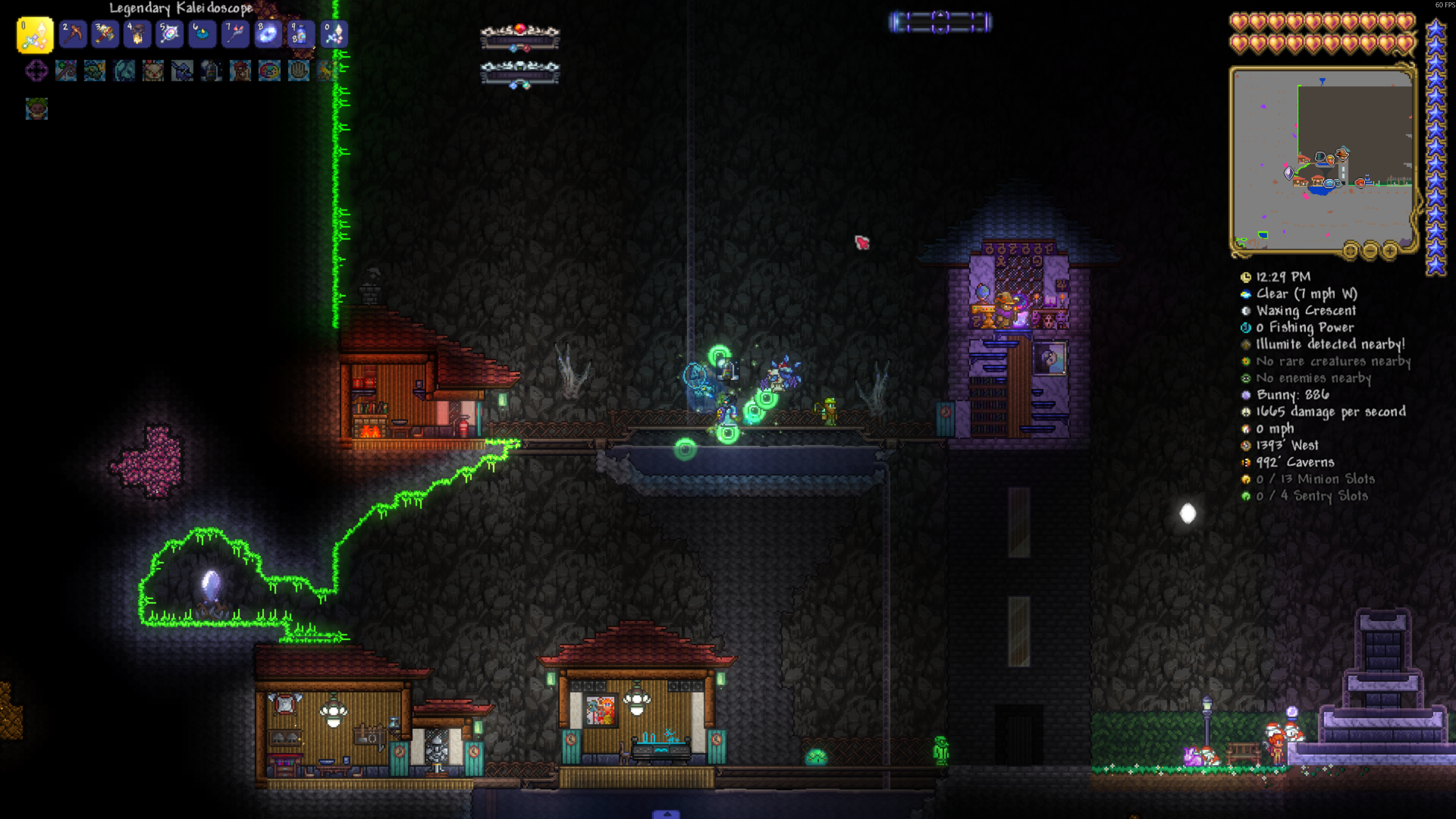Click the open hand buff icon
The width and height of the screenshot is (1456, 819).
299,71
